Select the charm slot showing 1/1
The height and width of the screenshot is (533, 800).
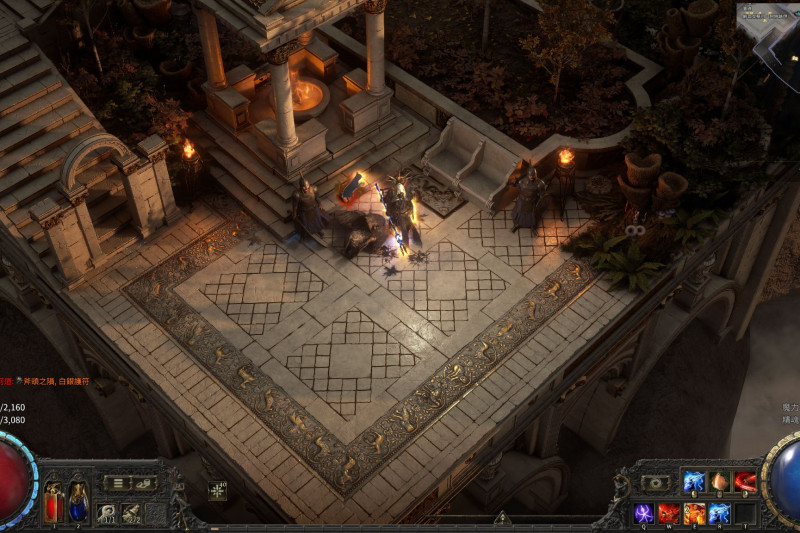click(106, 513)
